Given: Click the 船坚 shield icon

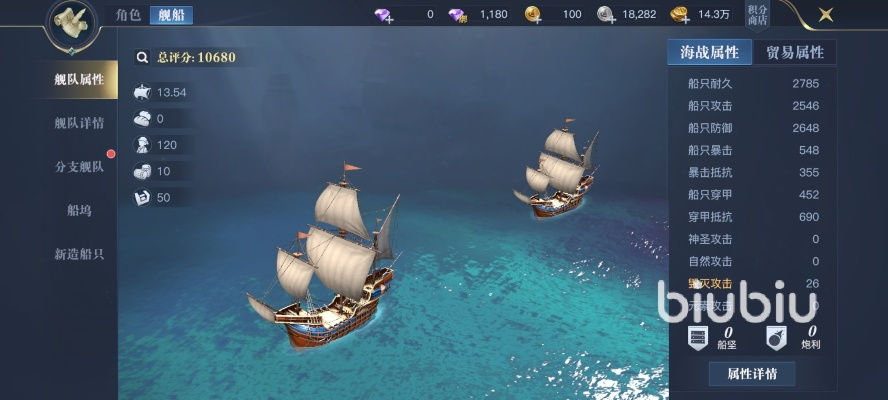Looking at the screenshot, I should pos(699,336).
